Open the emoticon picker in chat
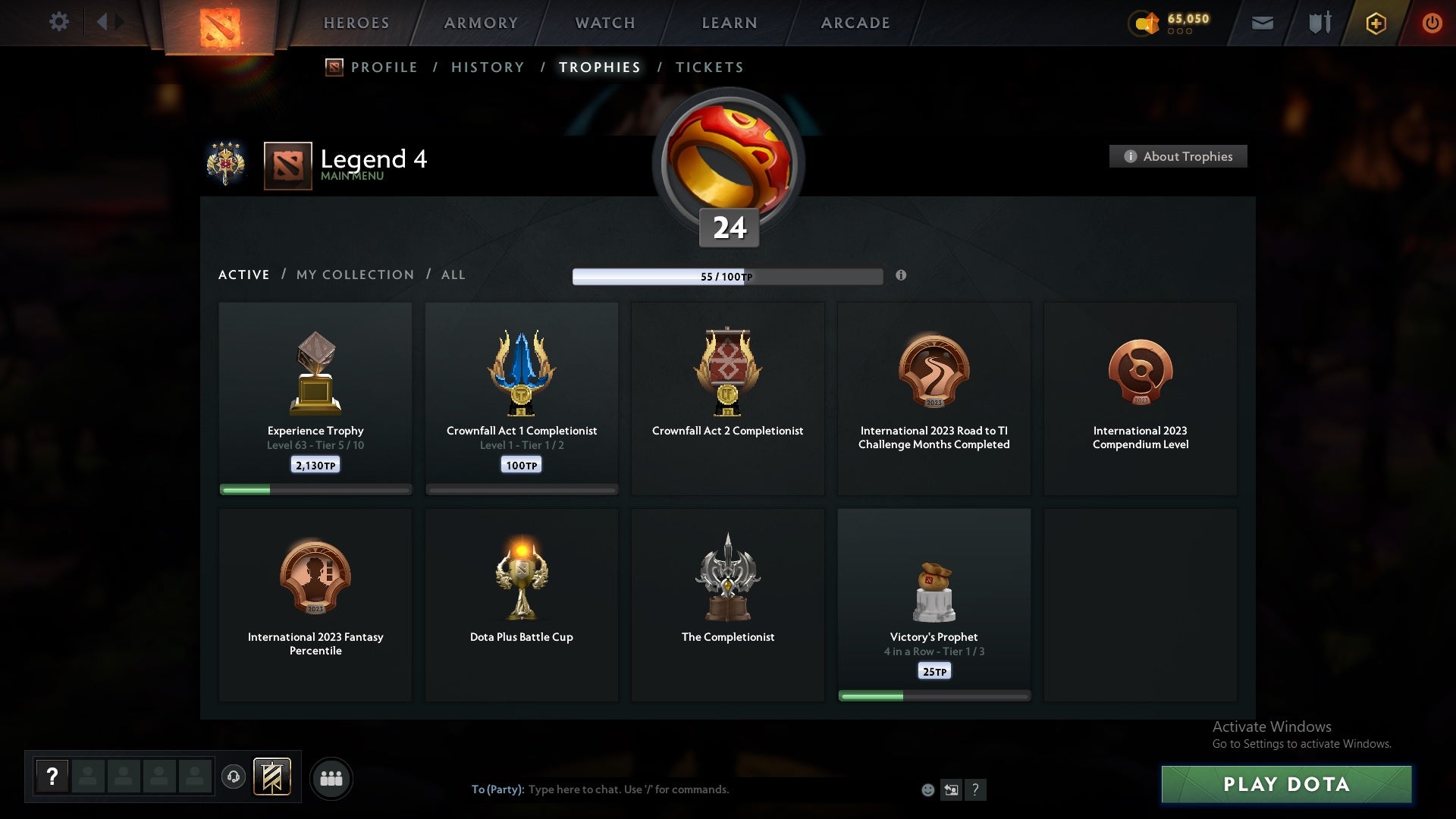Image resolution: width=1456 pixels, height=819 pixels. (x=928, y=789)
